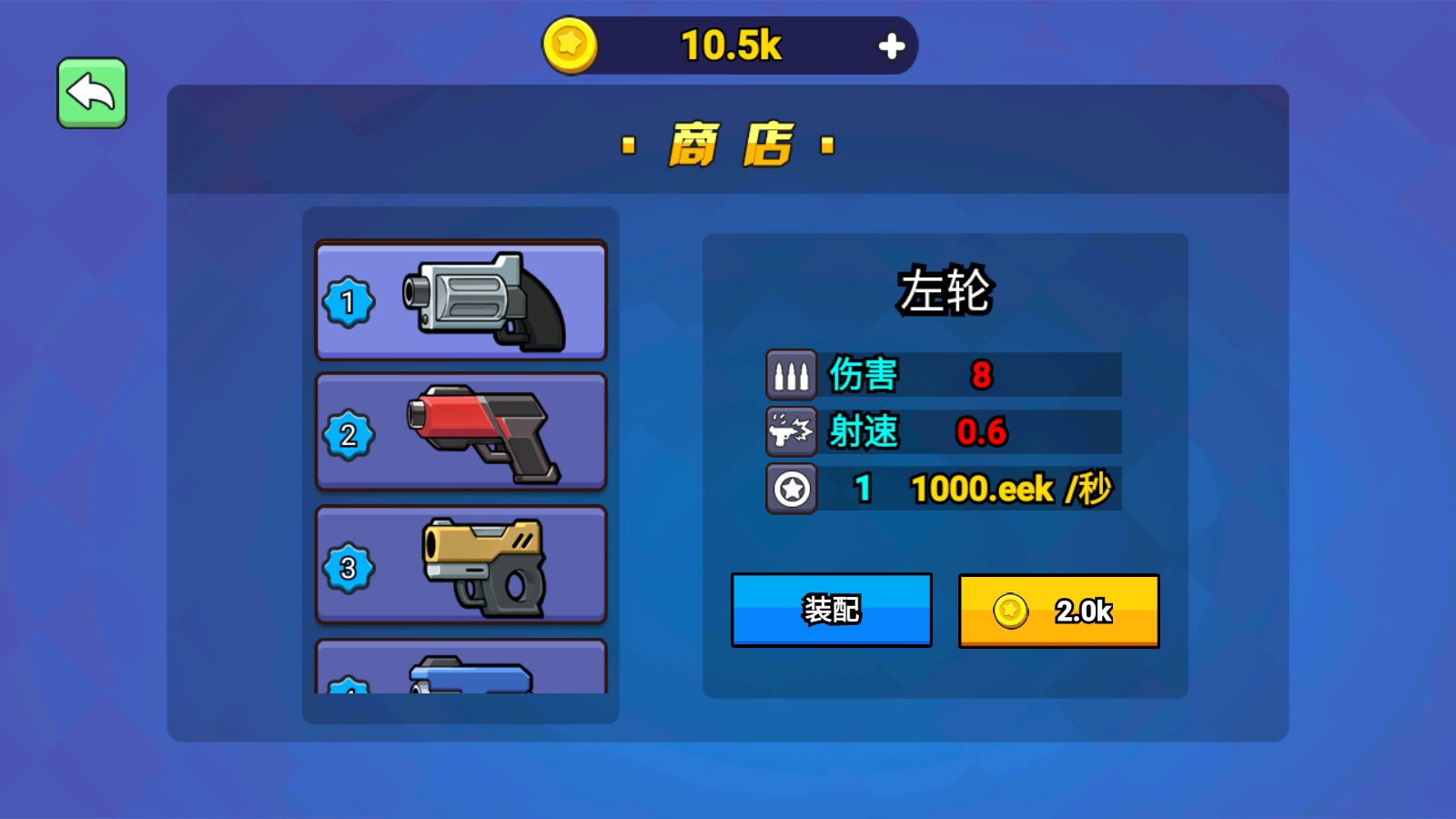Click the firing gun rate (射速) icon
Screen dimensions: 1456x819
791,432
